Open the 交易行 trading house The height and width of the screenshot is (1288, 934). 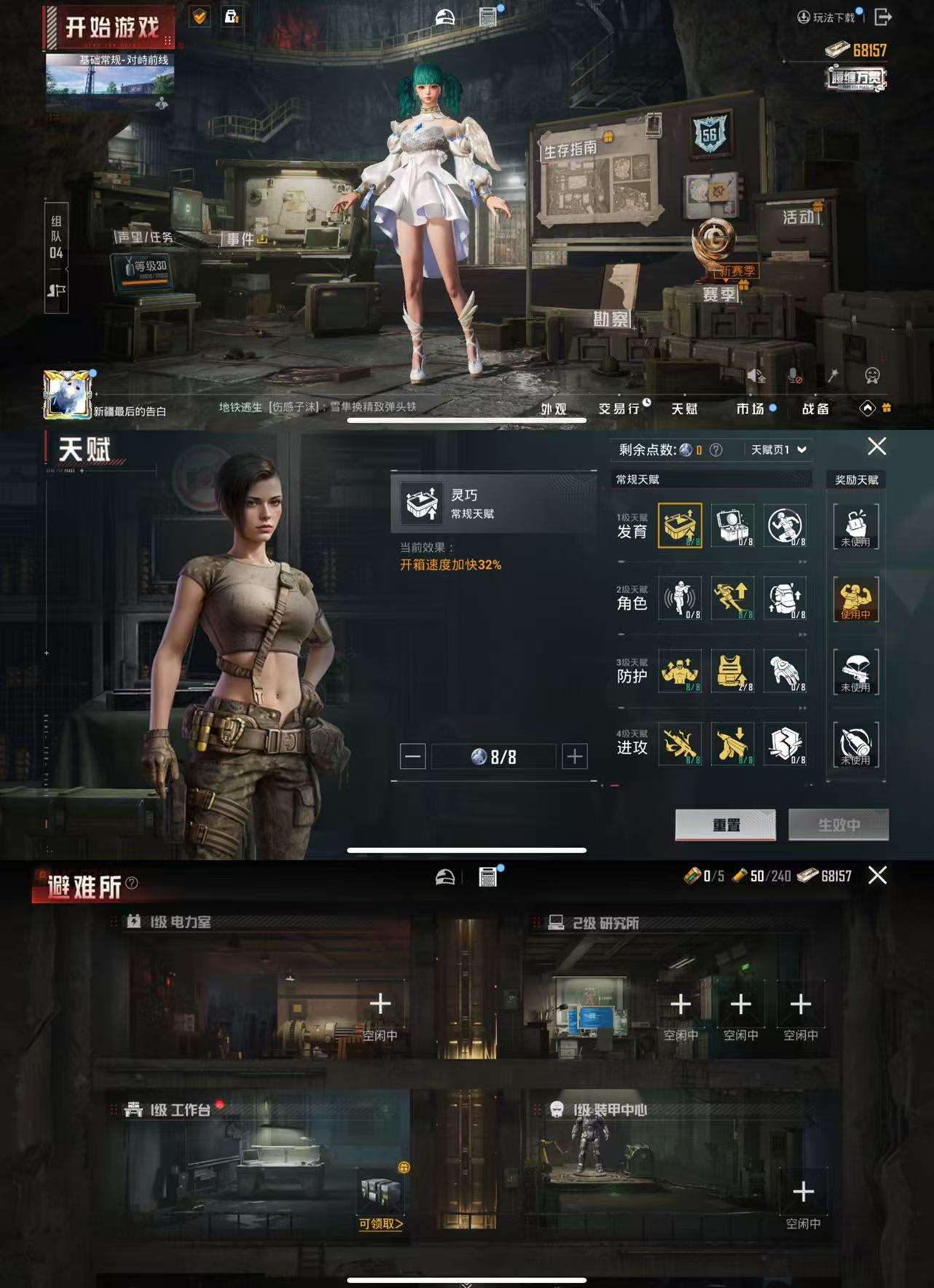pyautogui.click(x=619, y=409)
